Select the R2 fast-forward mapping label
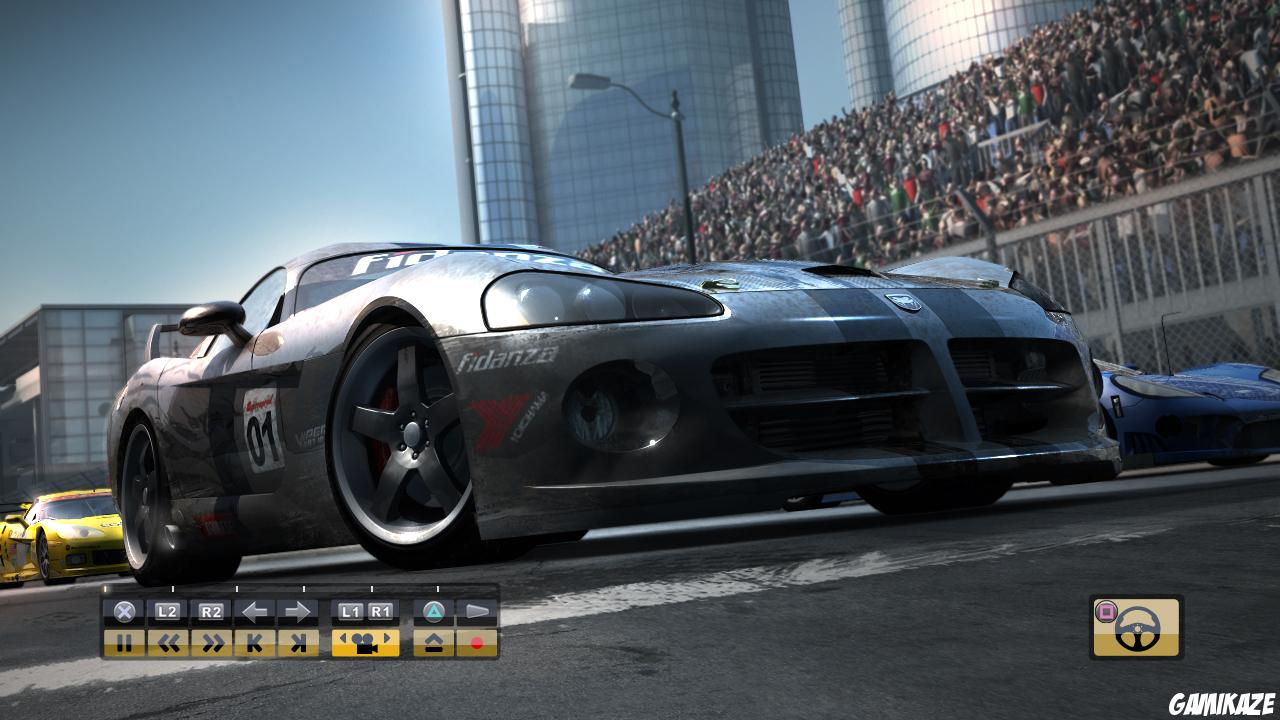Screen dimensions: 1280x720 (210, 611)
